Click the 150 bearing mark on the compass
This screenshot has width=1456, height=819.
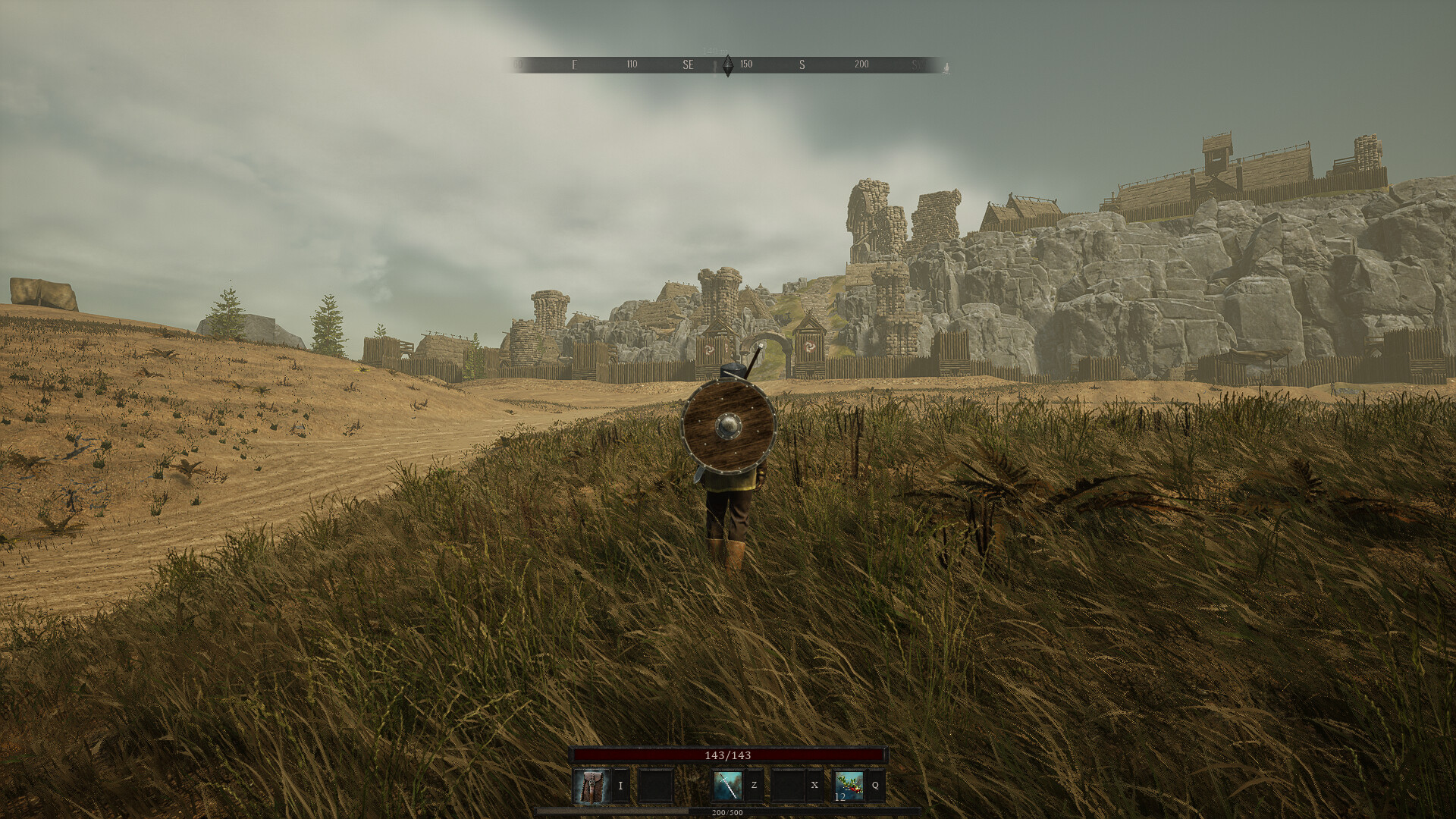point(746,65)
